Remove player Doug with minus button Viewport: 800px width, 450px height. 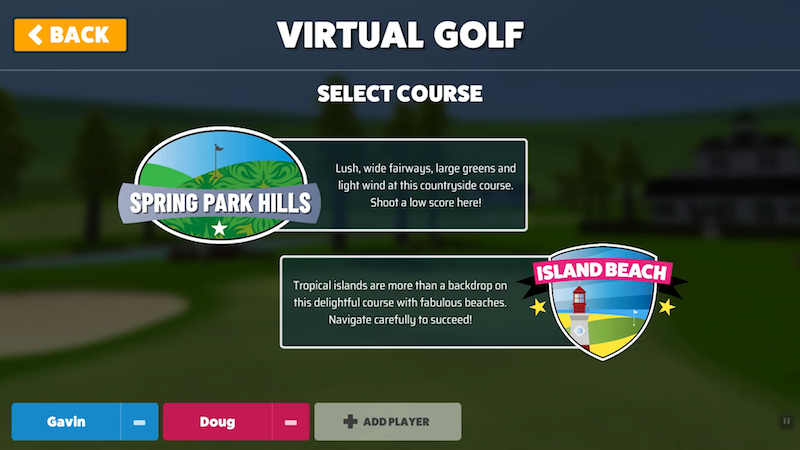[290, 422]
